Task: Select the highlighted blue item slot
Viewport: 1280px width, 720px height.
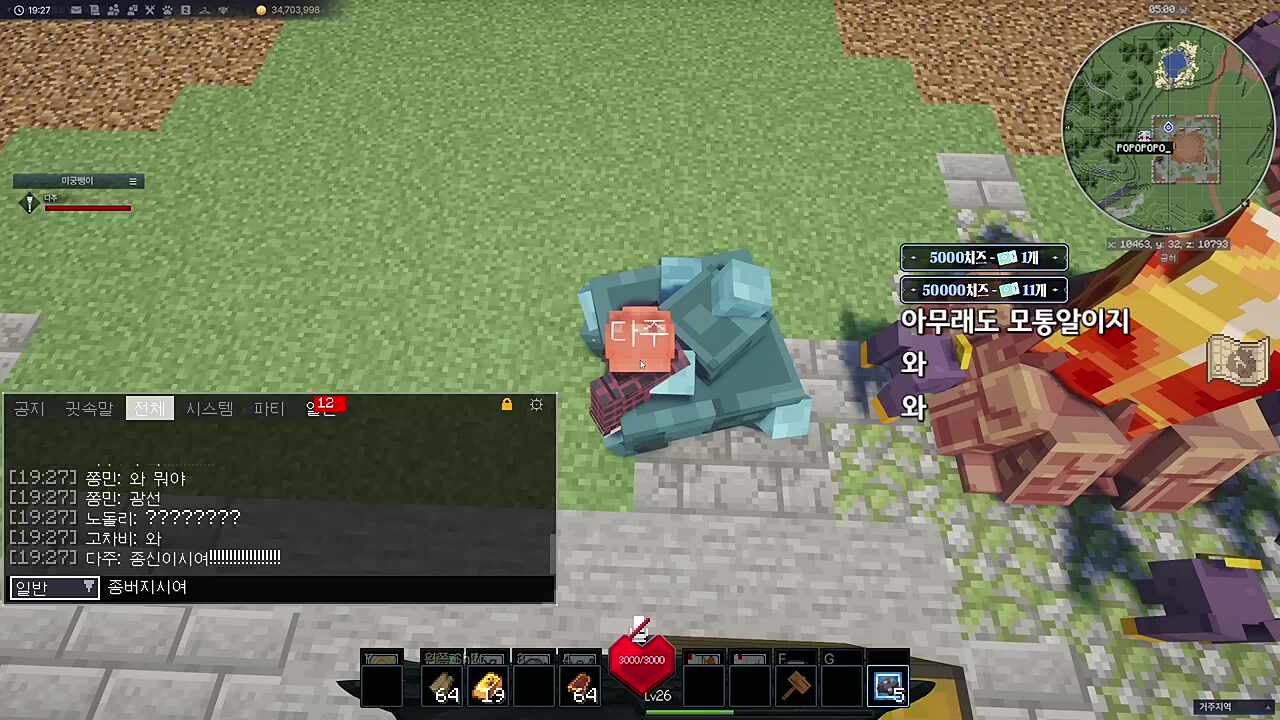Action: coord(888,687)
